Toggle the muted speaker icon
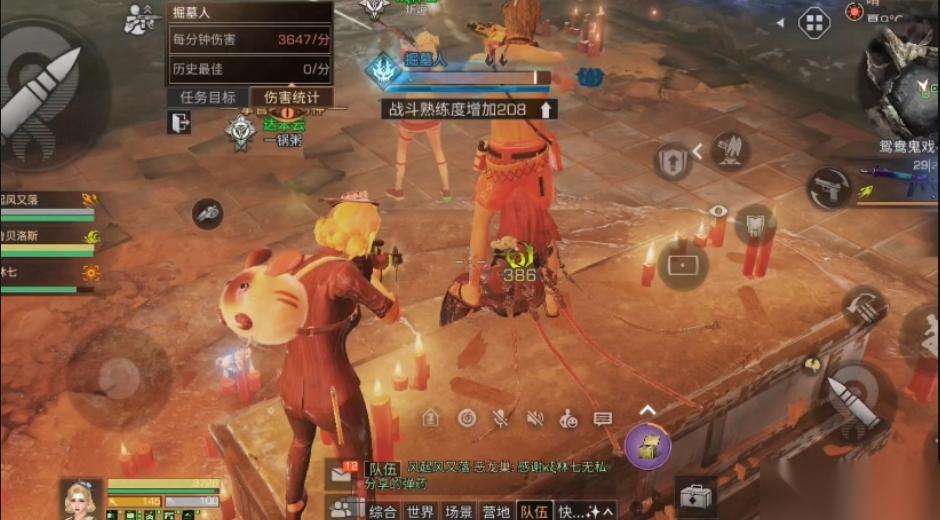 pos(535,418)
